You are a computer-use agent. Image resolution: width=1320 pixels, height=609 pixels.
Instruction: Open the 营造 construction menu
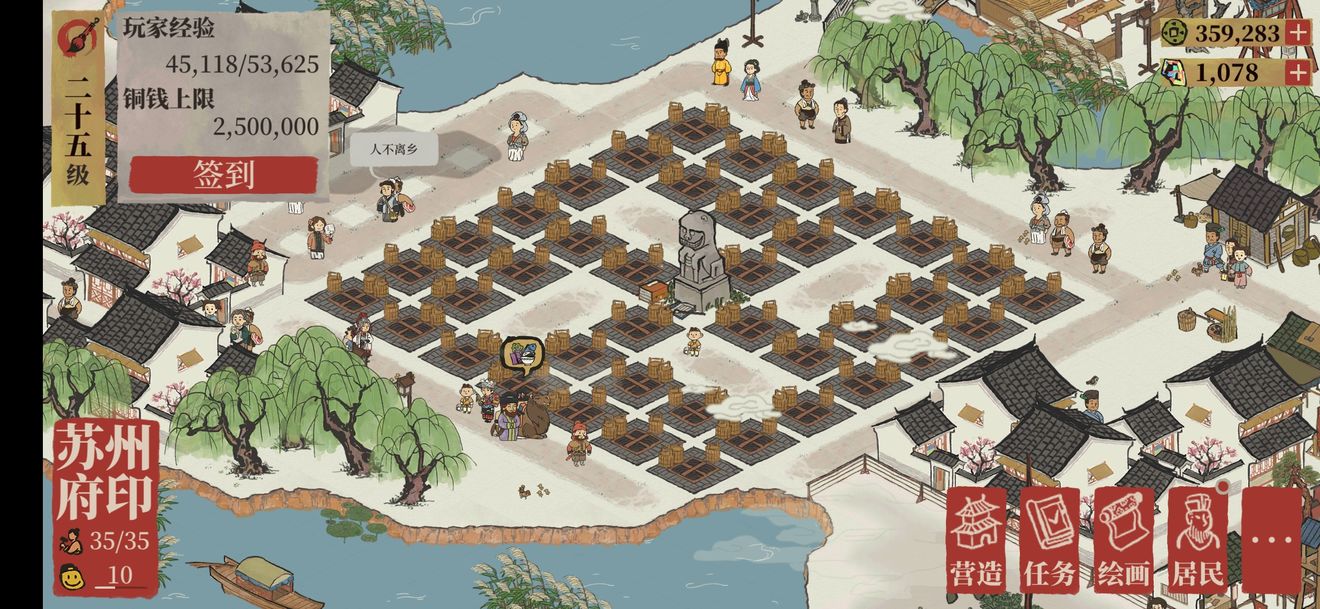[x=976, y=540]
